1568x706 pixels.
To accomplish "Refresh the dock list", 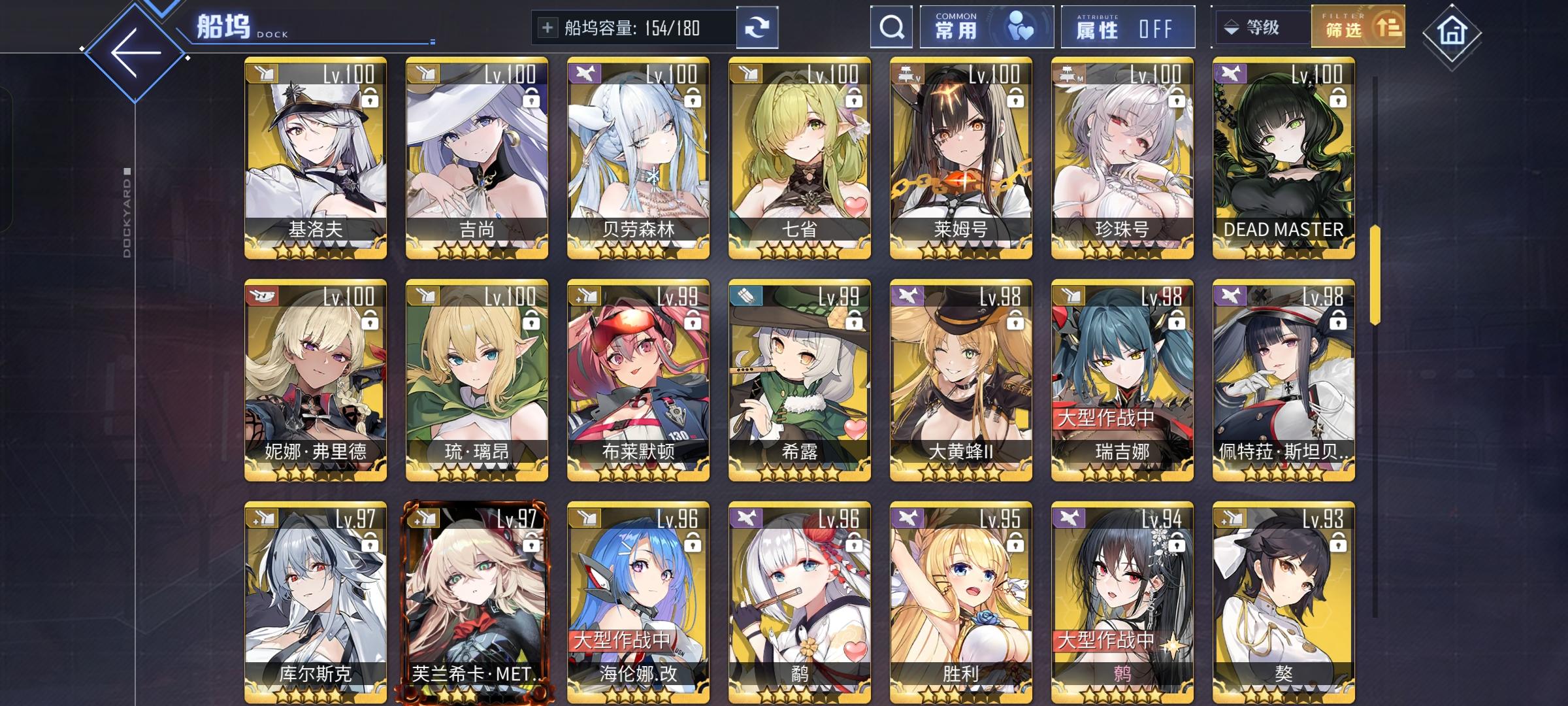I will [758, 27].
